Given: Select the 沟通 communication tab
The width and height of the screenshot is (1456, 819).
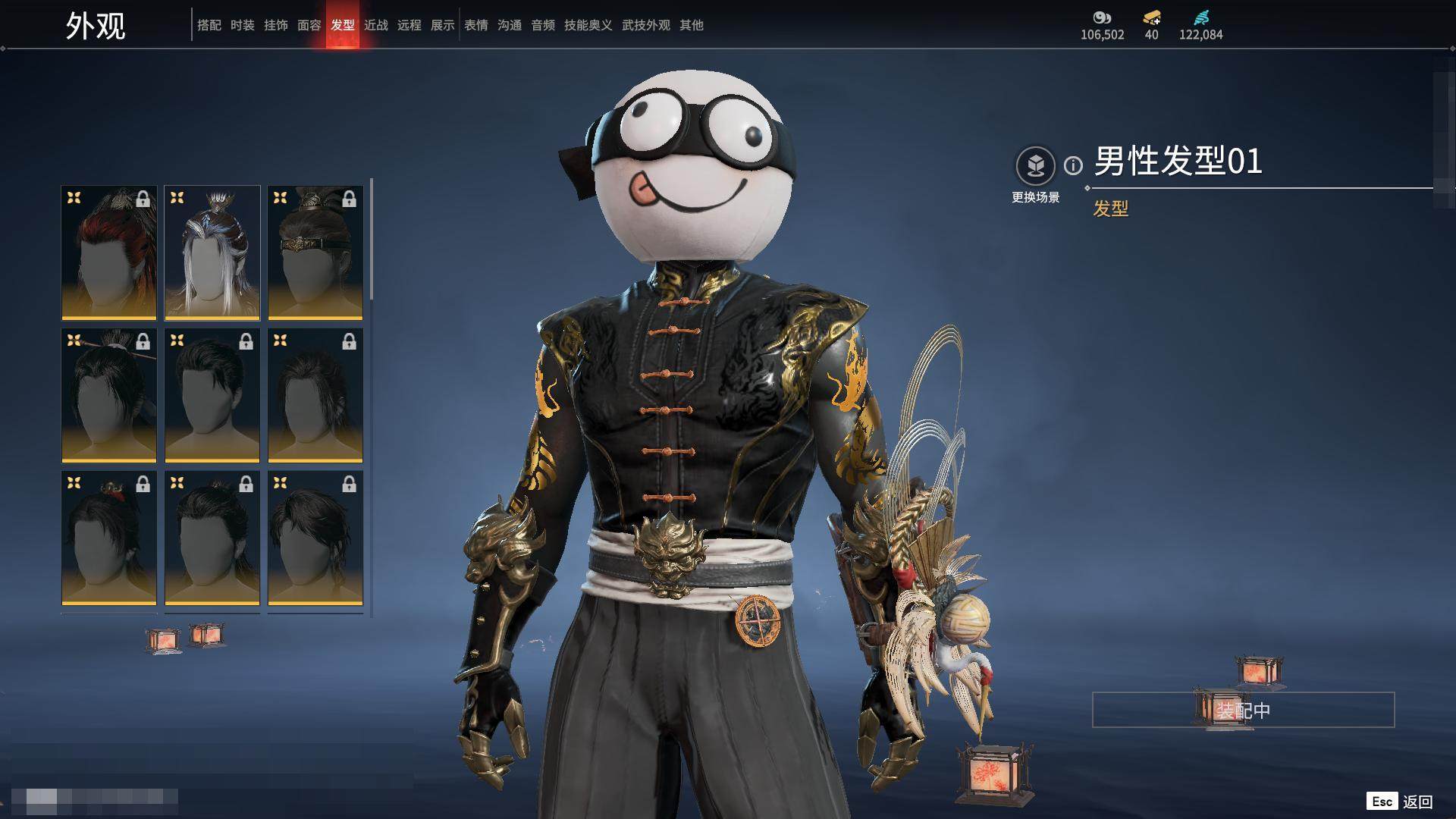Looking at the screenshot, I should point(509,25).
